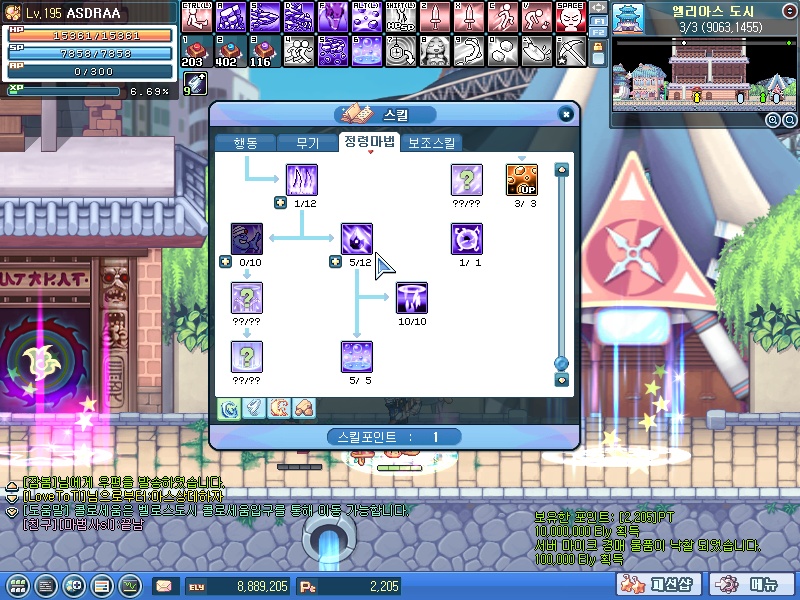Viewport: 800px width, 600px height.
Task: Raise the 5/12 skill level
Action: [335, 262]
